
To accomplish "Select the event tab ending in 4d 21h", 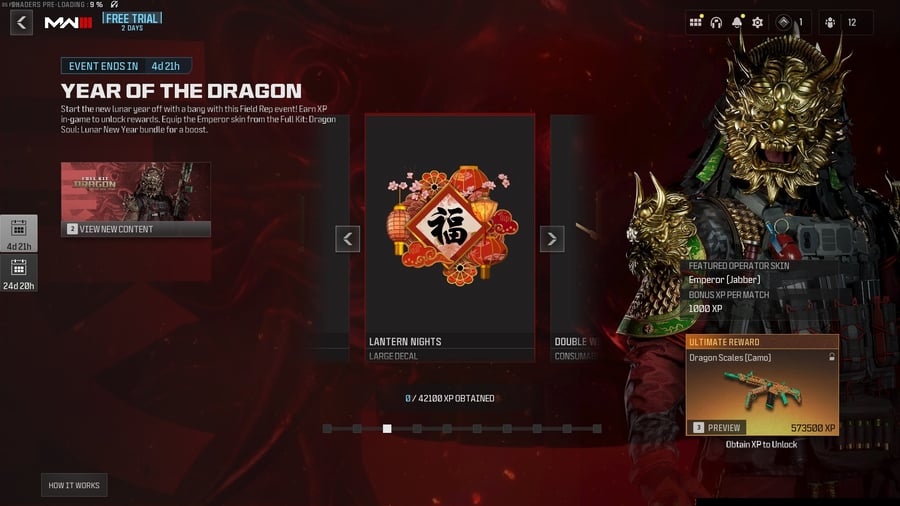I will [x=19, y=234].
